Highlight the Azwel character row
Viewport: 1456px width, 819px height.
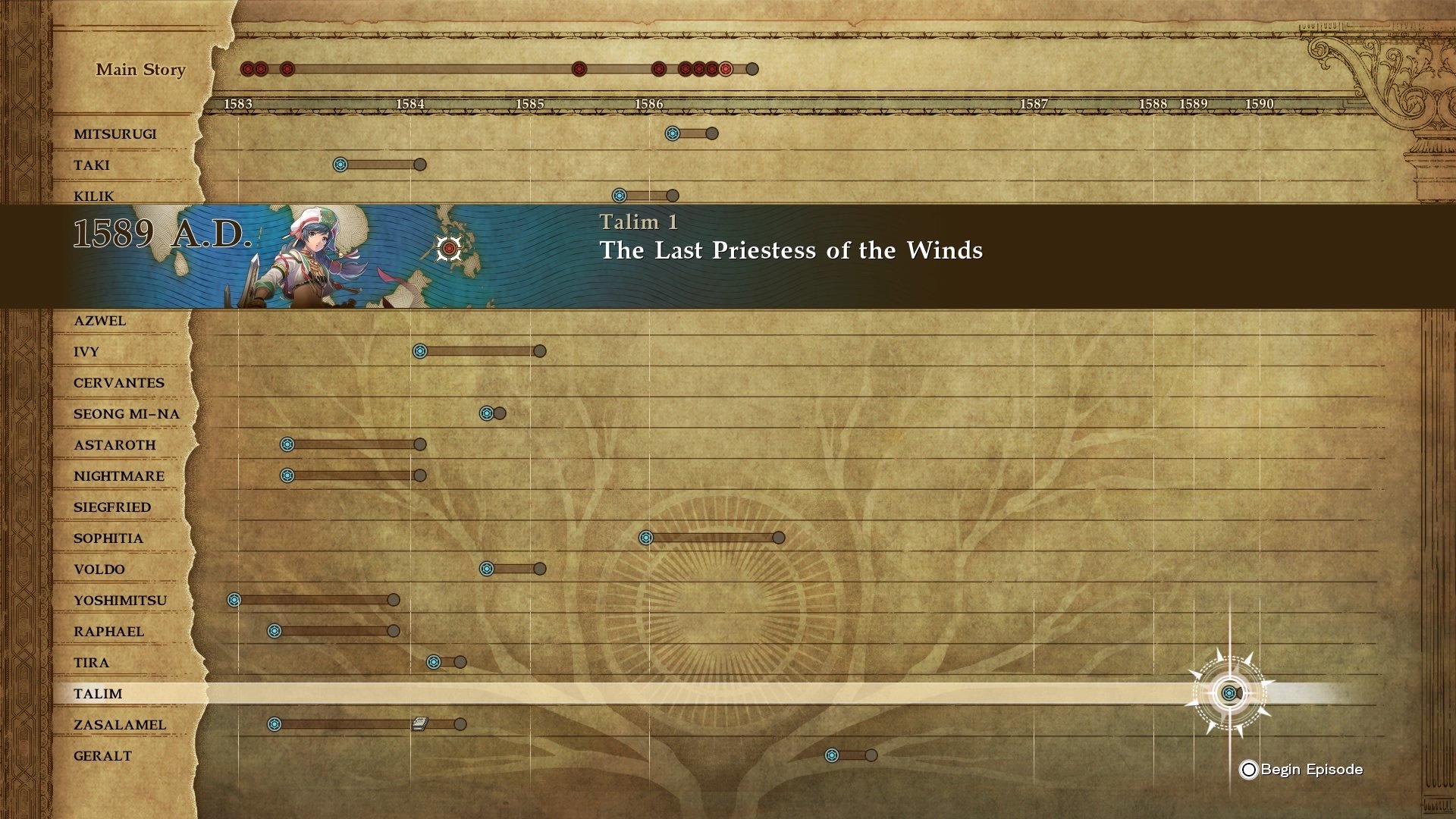click(100, 320)
